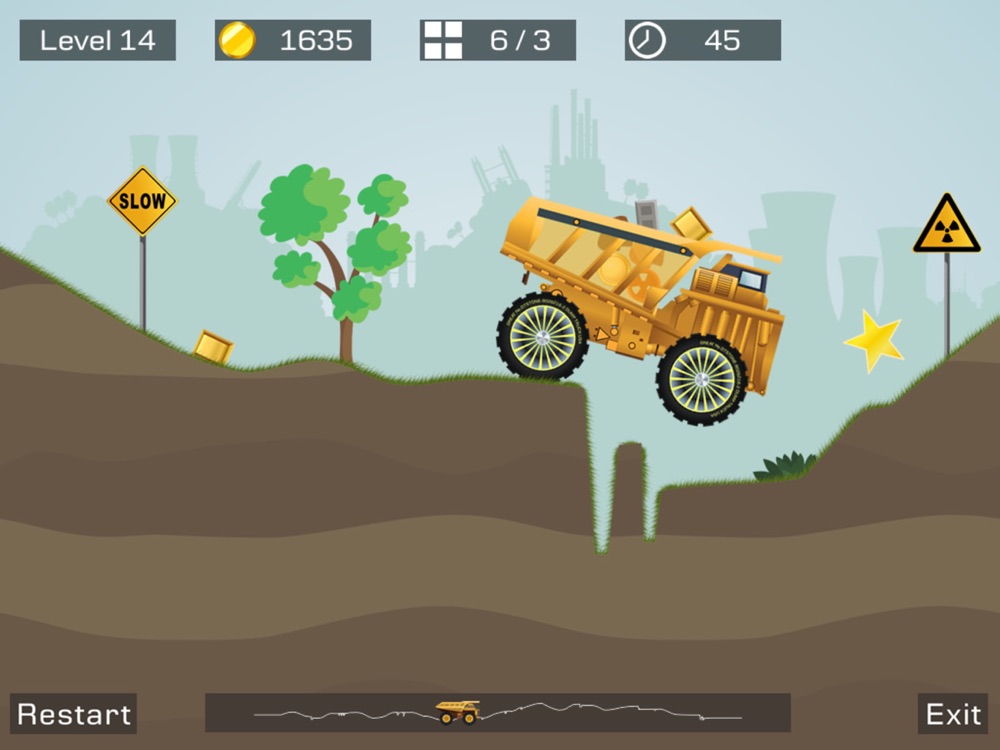The image size is (1000, 750).
Task: Restart the current level
Action: point(74,714)
